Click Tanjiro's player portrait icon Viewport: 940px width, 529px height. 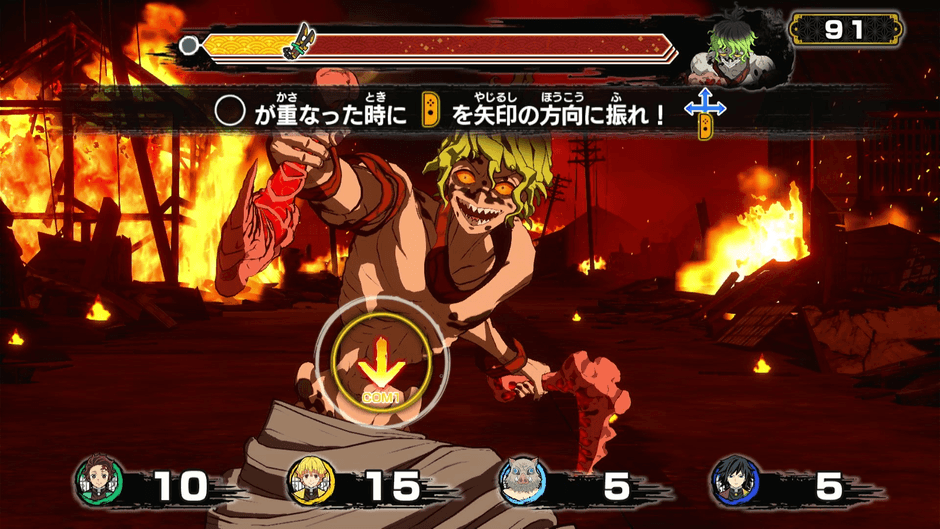pos(99,484)
